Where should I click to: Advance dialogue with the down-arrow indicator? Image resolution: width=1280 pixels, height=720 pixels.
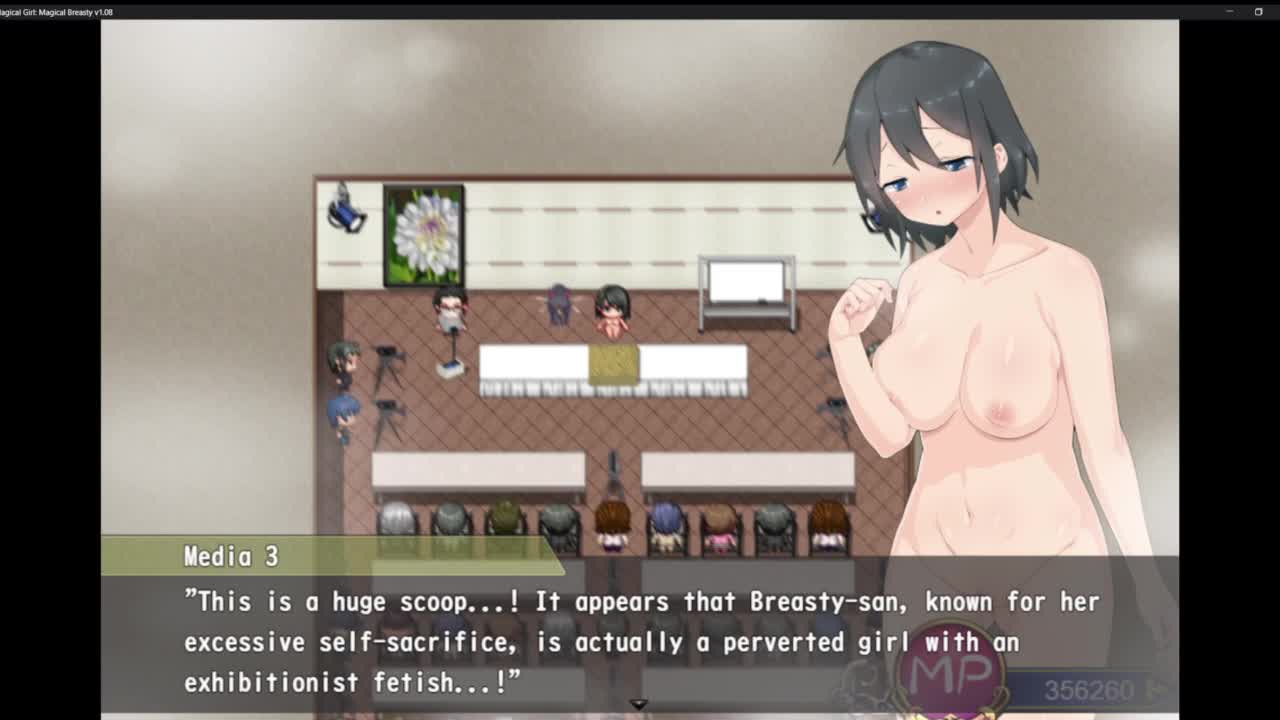639,704
